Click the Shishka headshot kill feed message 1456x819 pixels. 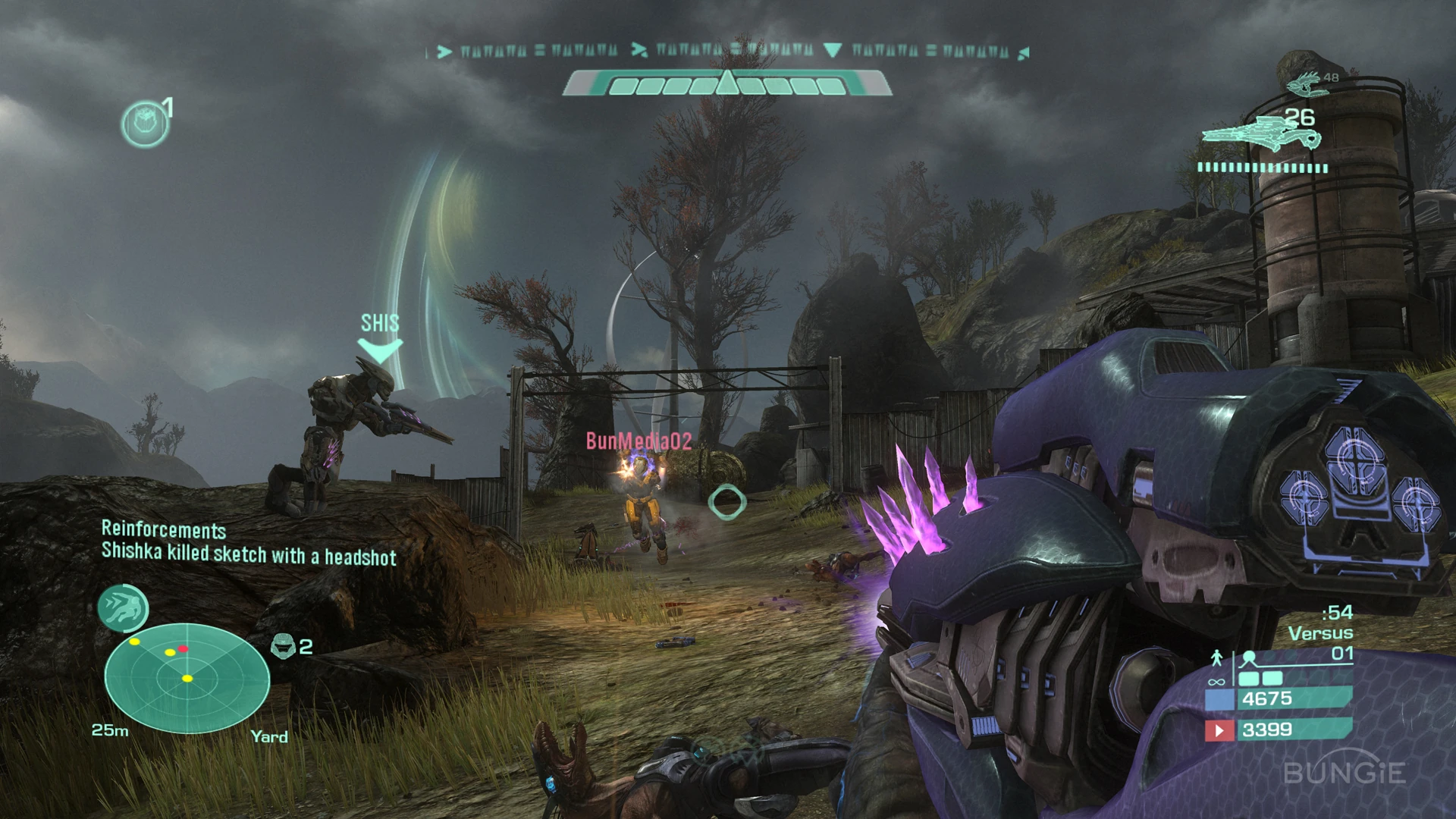(249, 554)
